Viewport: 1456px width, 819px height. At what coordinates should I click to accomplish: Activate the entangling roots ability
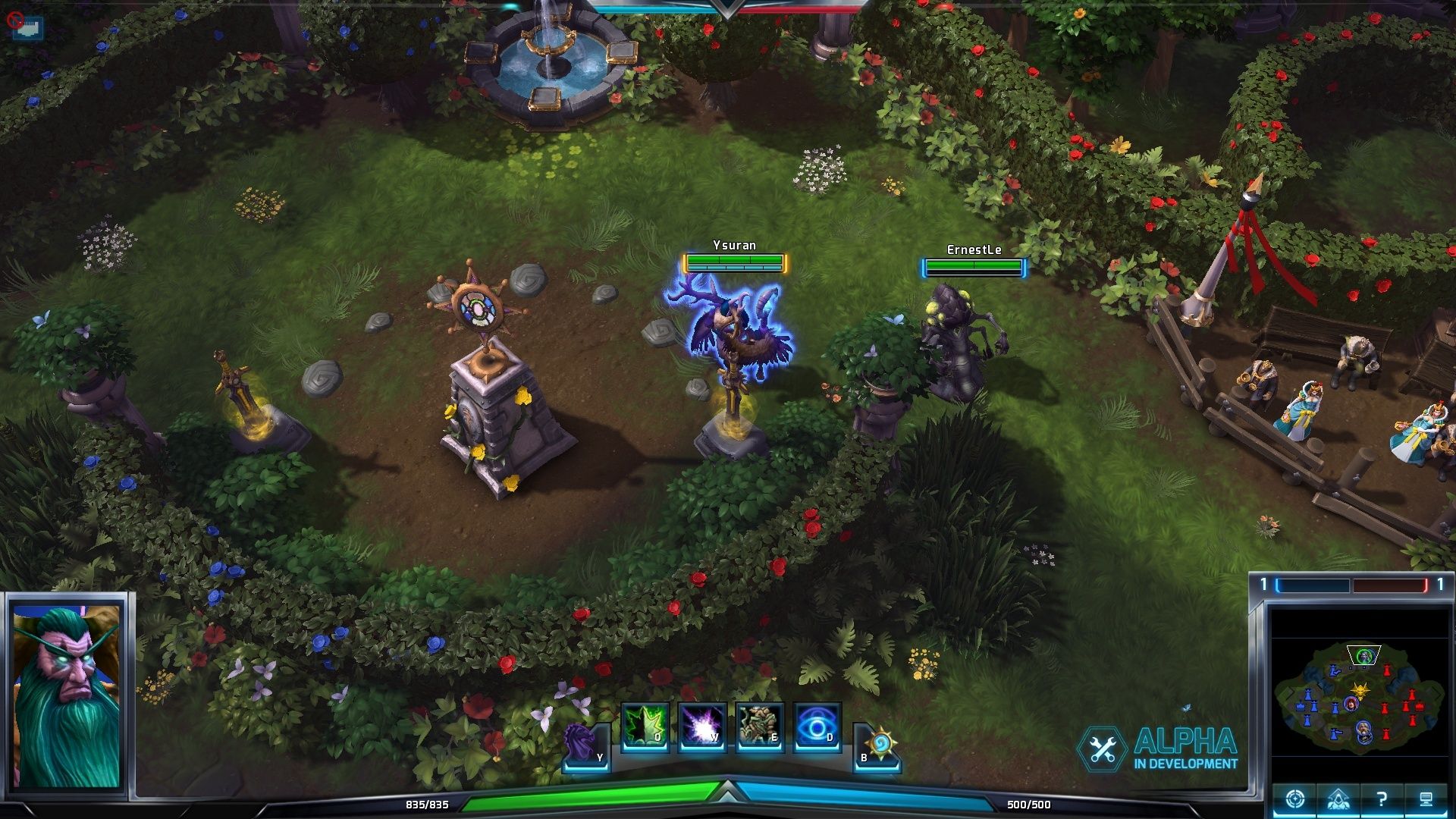pyautogui.click(x=759, y=726)
